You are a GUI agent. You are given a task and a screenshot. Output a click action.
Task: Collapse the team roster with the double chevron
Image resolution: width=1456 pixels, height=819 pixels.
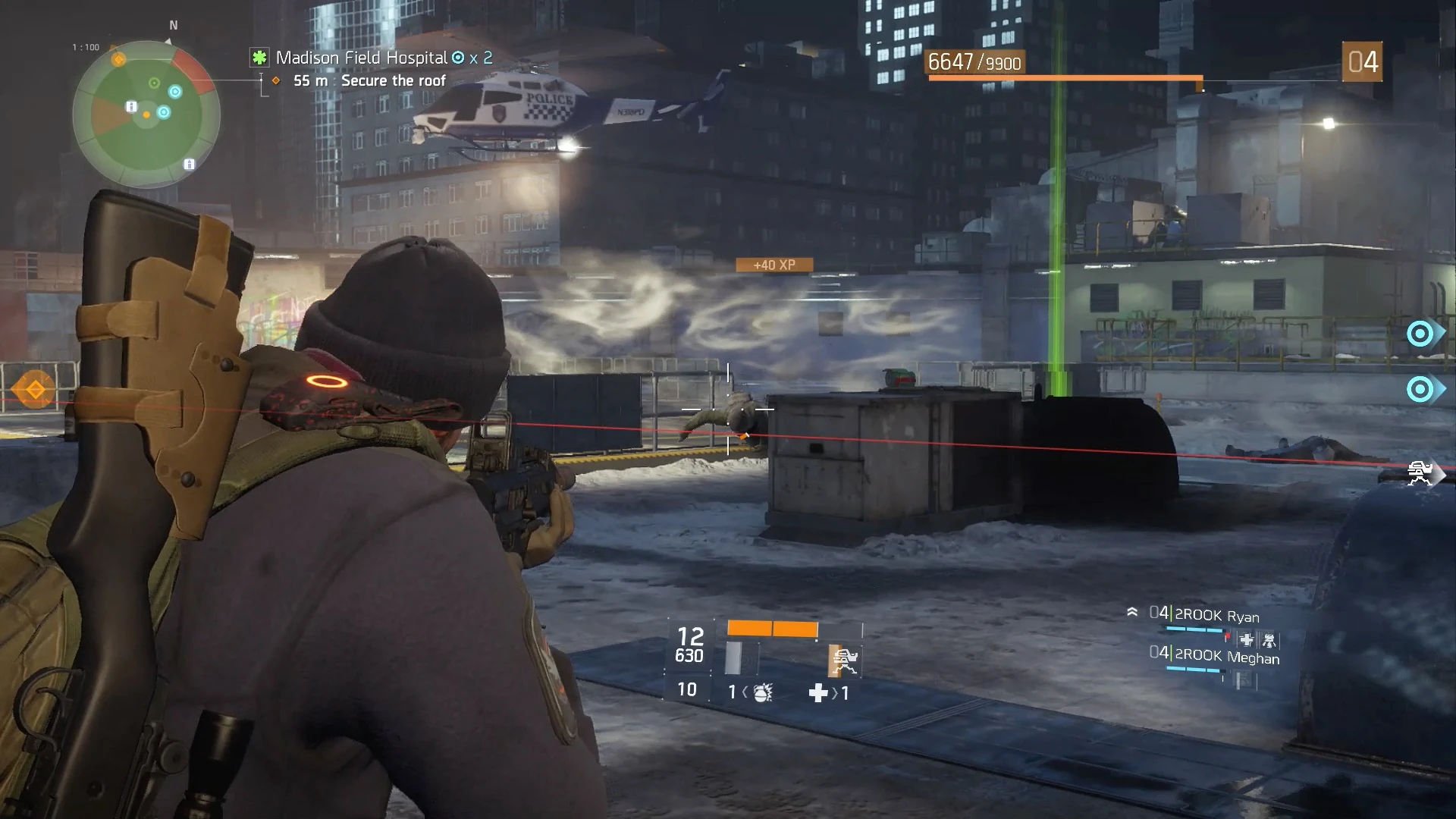coord(1133,611)
